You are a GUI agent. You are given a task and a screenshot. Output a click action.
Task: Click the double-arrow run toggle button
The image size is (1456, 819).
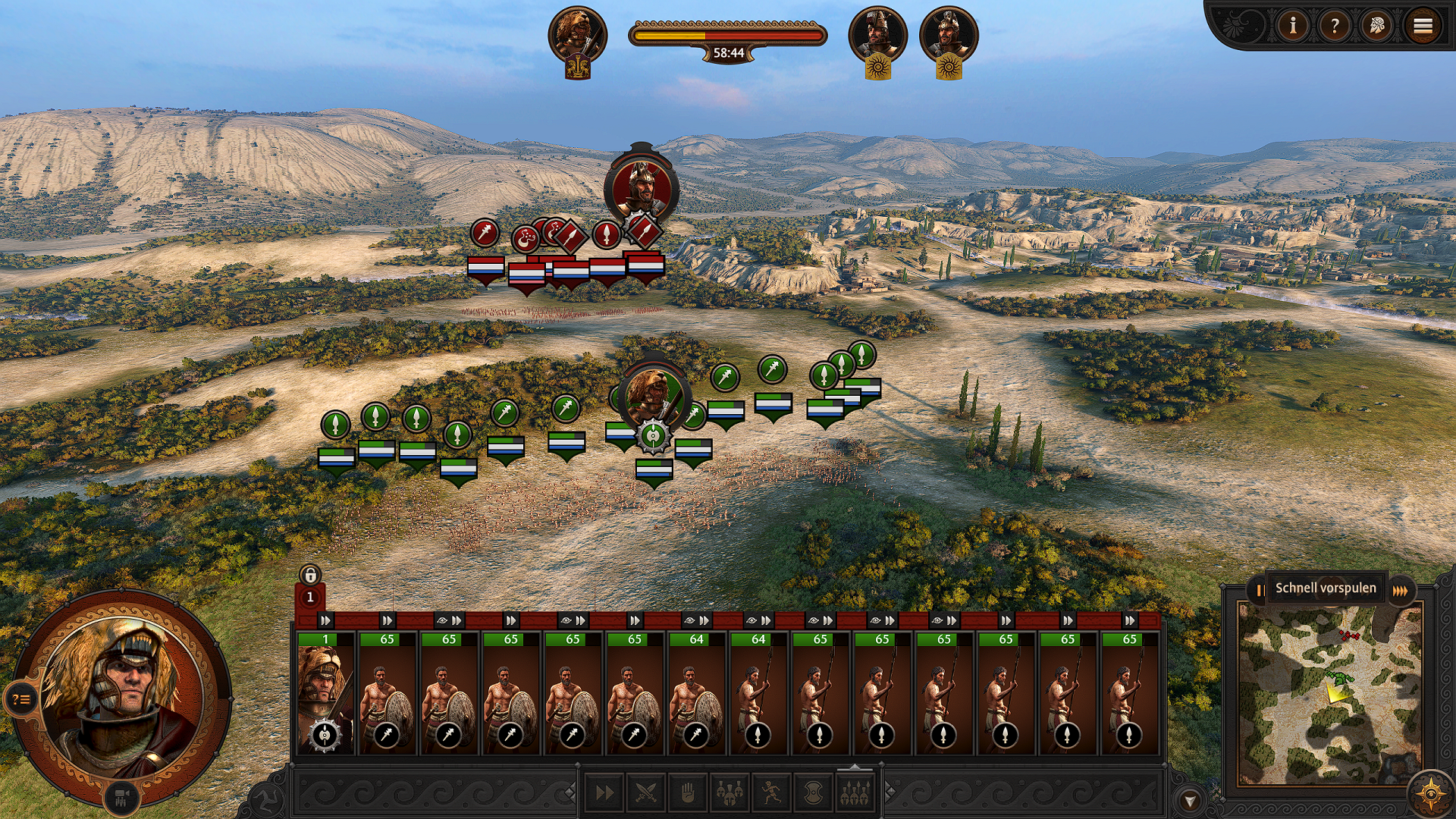[604, 793]
